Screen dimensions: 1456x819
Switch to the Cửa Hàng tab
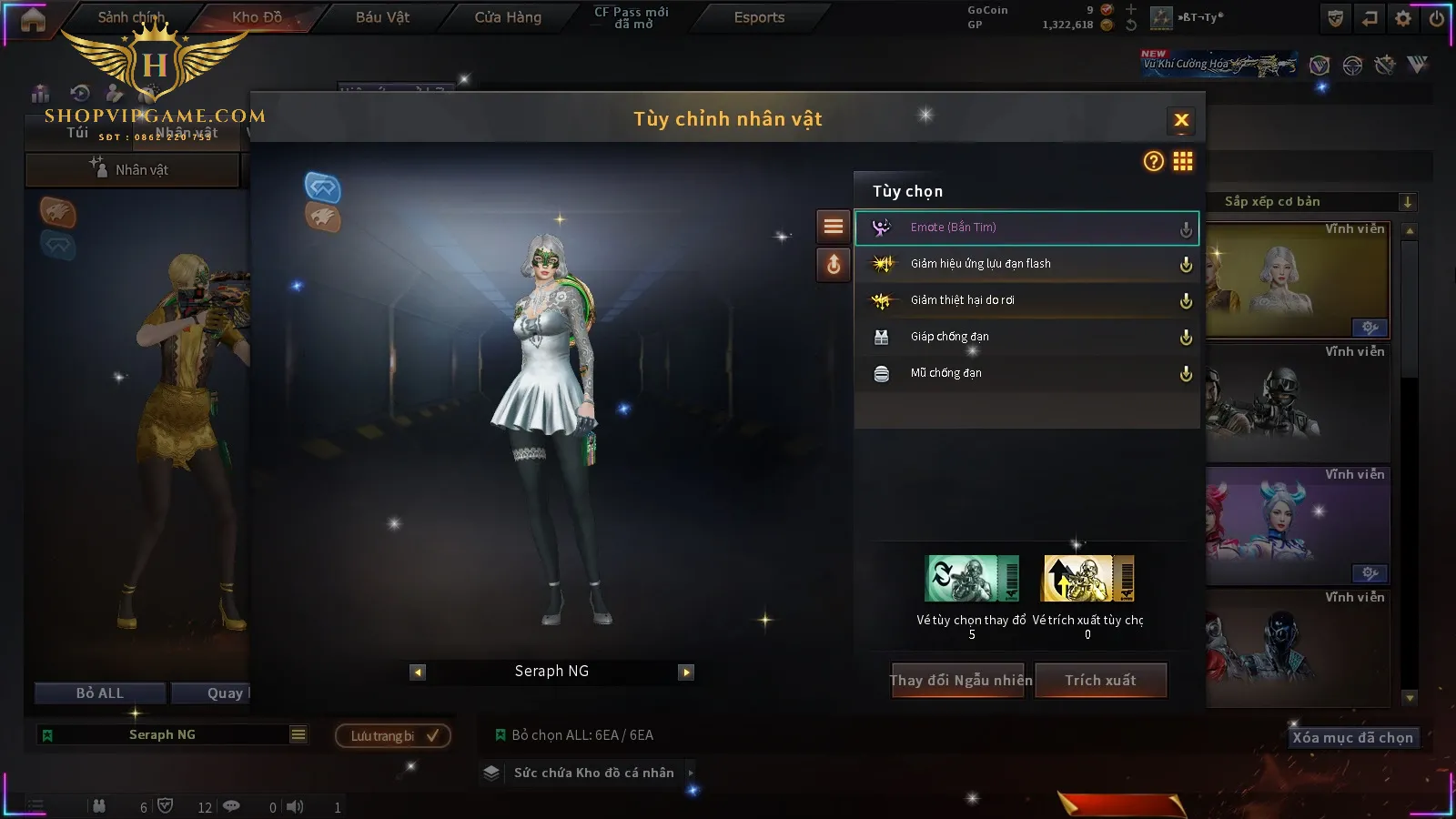[508, 17]
